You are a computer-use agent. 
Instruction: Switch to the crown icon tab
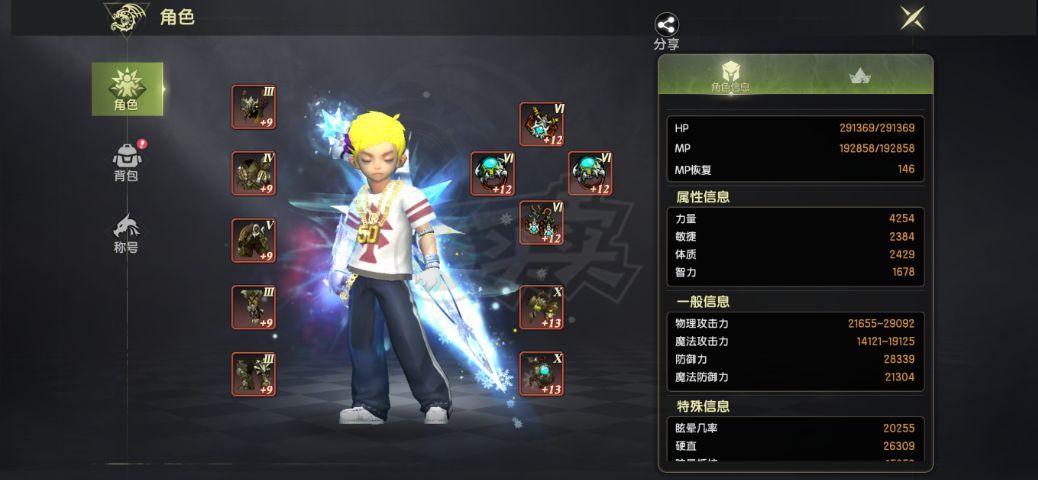[858, 75]
